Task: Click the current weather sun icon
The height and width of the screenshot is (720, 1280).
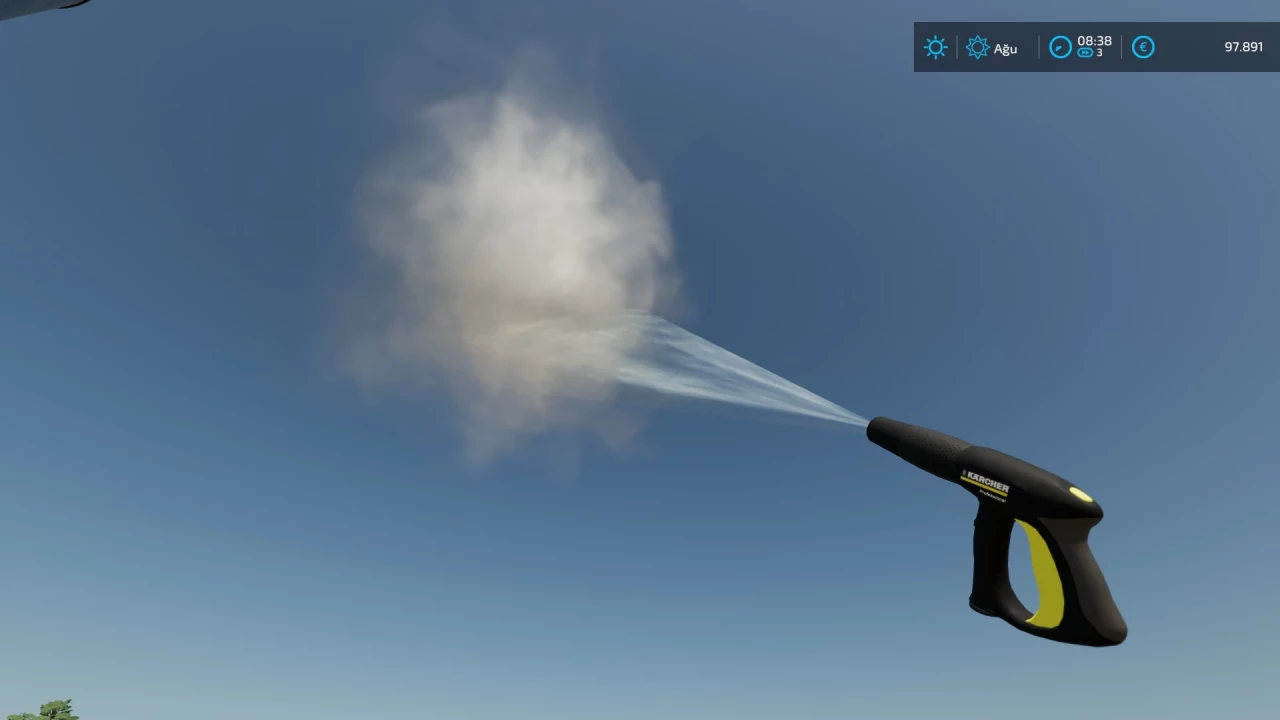Action: pos(935,47)
